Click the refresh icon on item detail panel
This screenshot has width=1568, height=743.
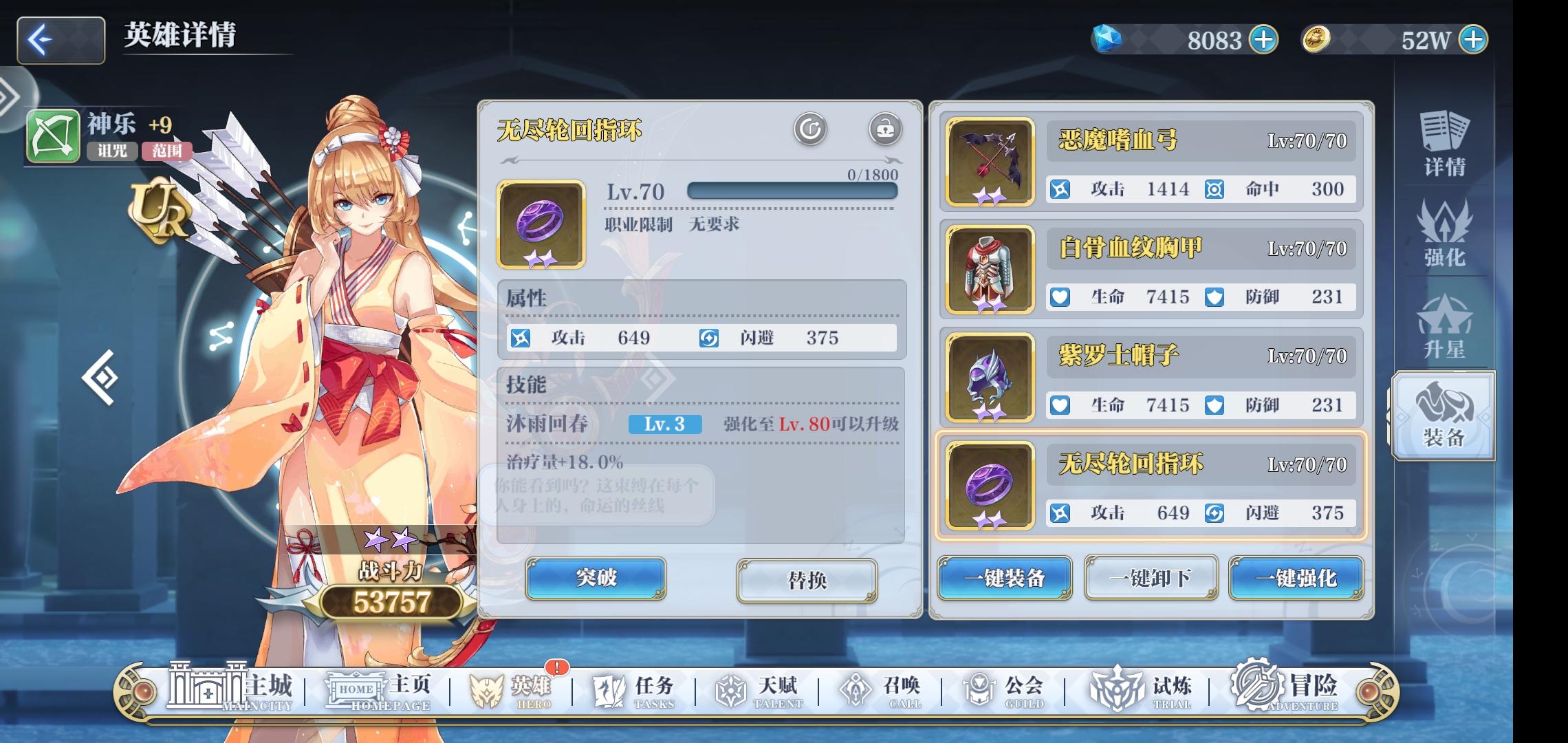[810, 128]
